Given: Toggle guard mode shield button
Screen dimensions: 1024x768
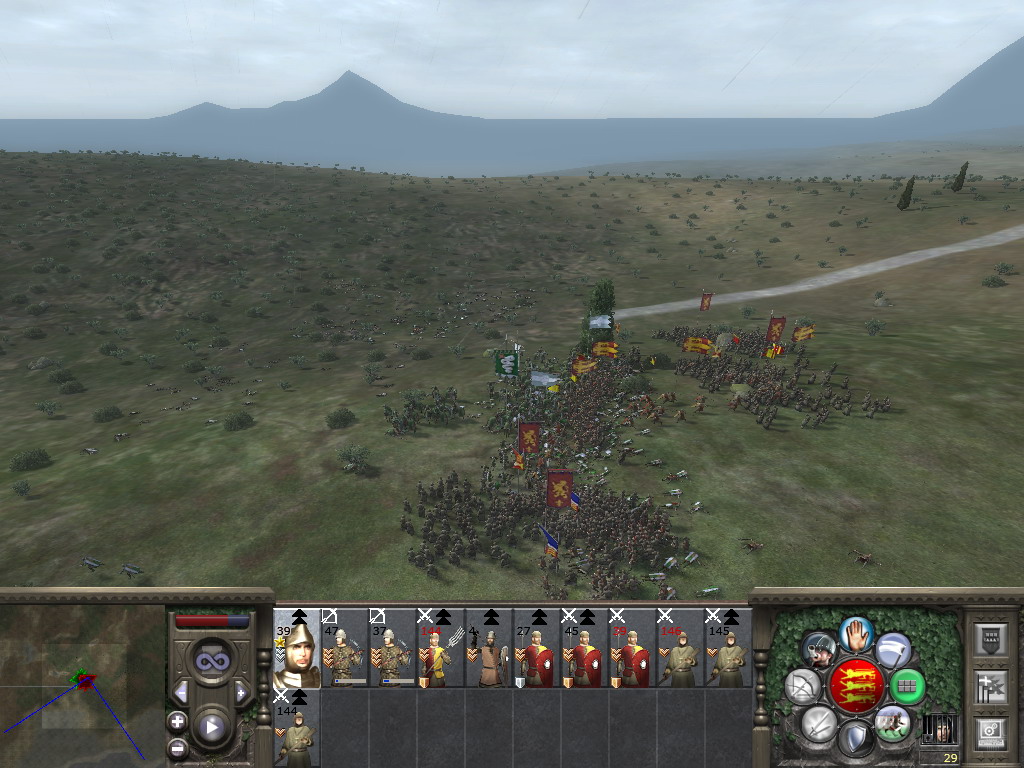Looking at the screenshot, I should tap(855, 739).
